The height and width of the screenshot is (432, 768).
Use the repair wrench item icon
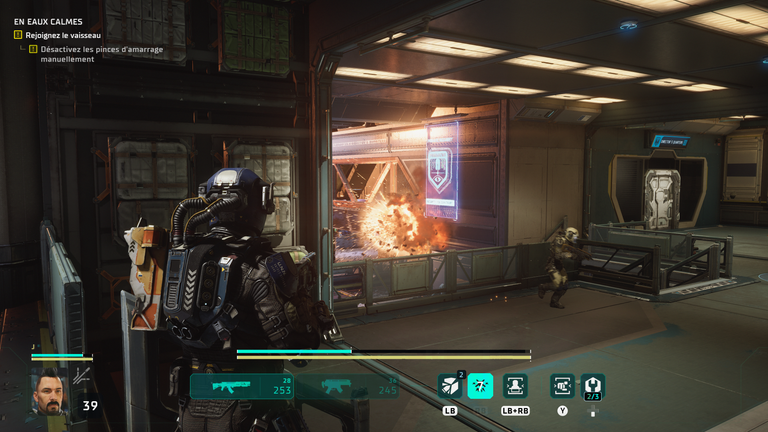click(592, 386)
